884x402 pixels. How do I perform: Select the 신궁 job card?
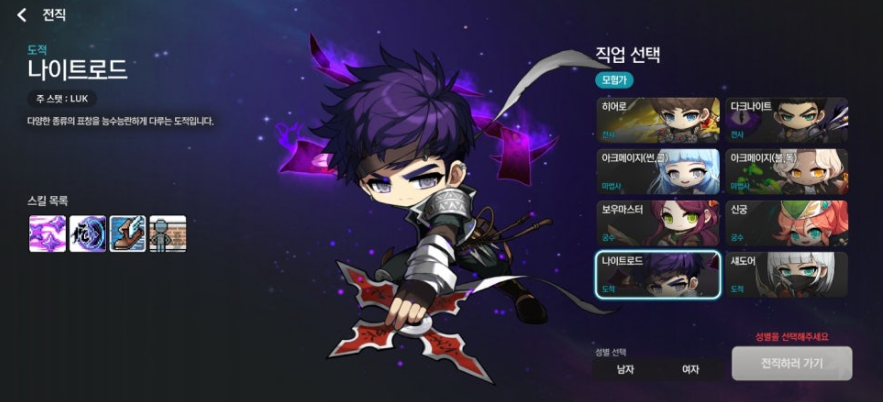point(787,222)
